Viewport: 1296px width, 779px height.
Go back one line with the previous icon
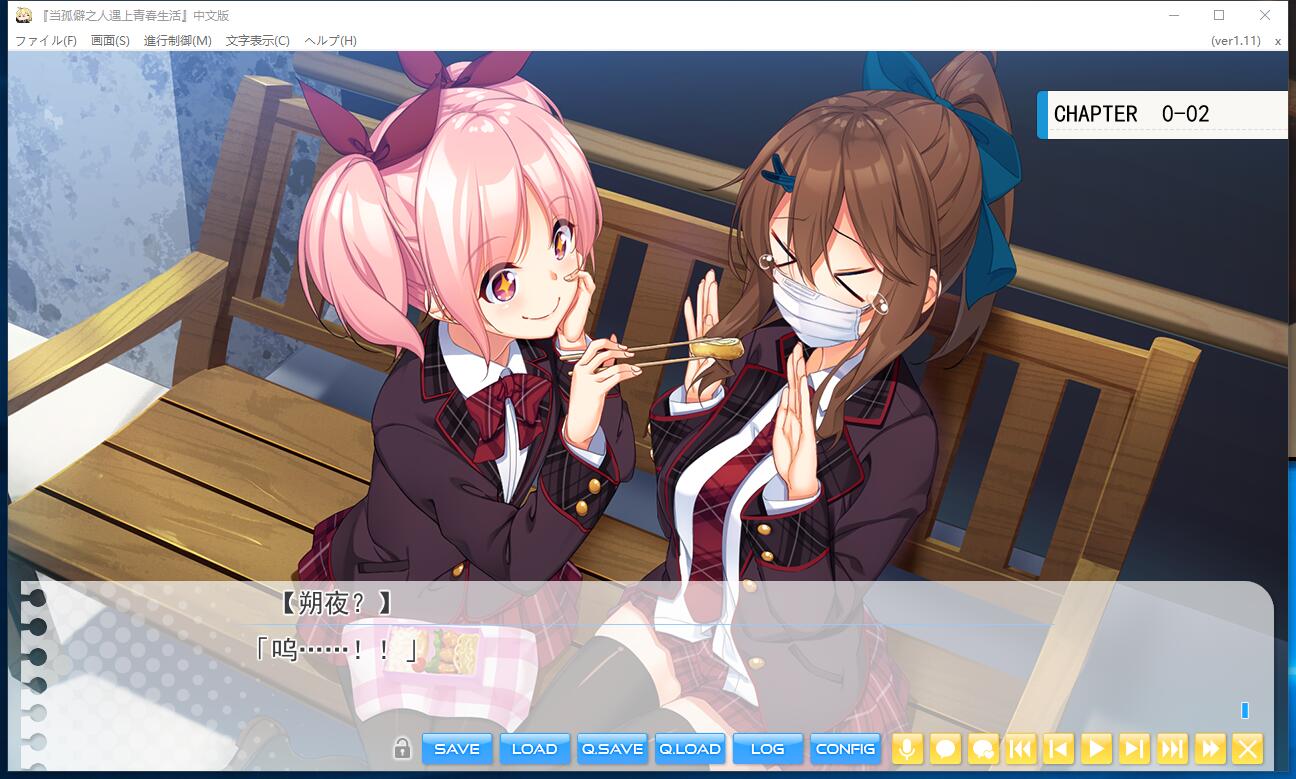pos(1058,748)
